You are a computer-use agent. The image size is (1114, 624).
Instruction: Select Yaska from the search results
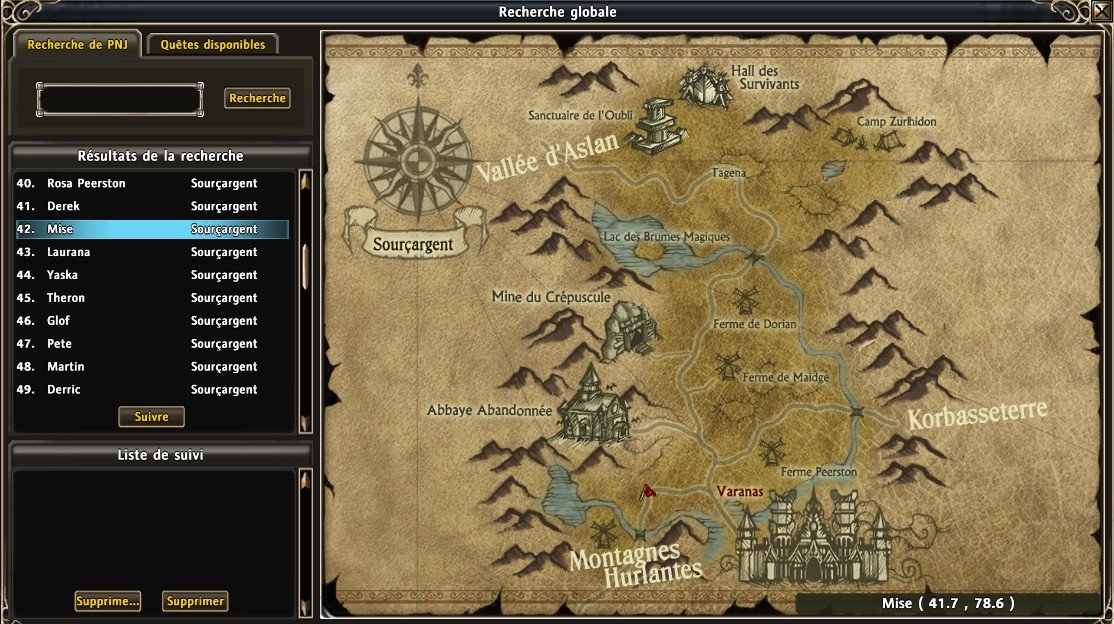pos(152,276)
